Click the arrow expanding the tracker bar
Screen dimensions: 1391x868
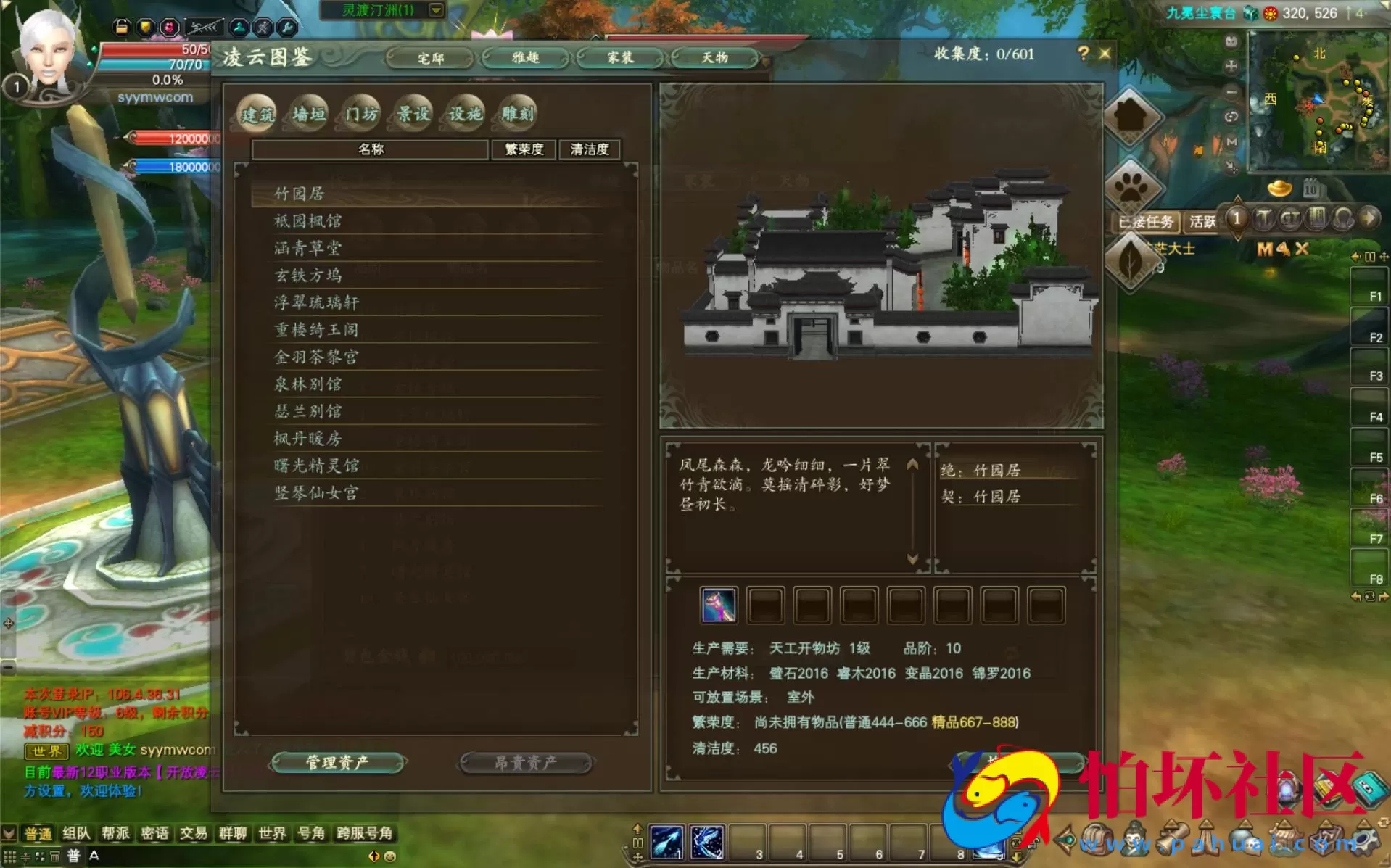[1369, 218]
